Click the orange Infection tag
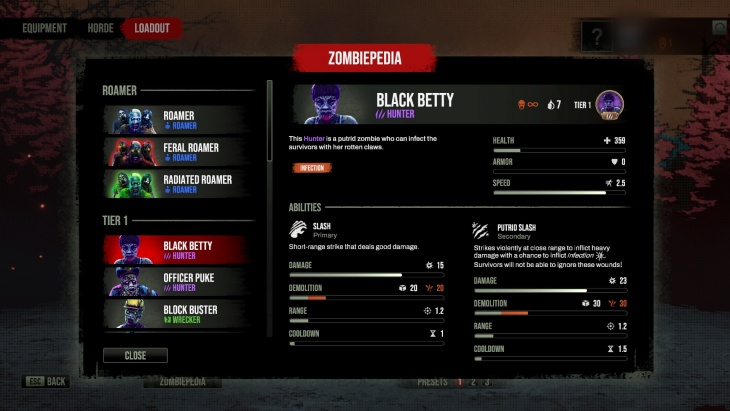Image resolution: width=730 pixels, height=411 pixels. 312,168
